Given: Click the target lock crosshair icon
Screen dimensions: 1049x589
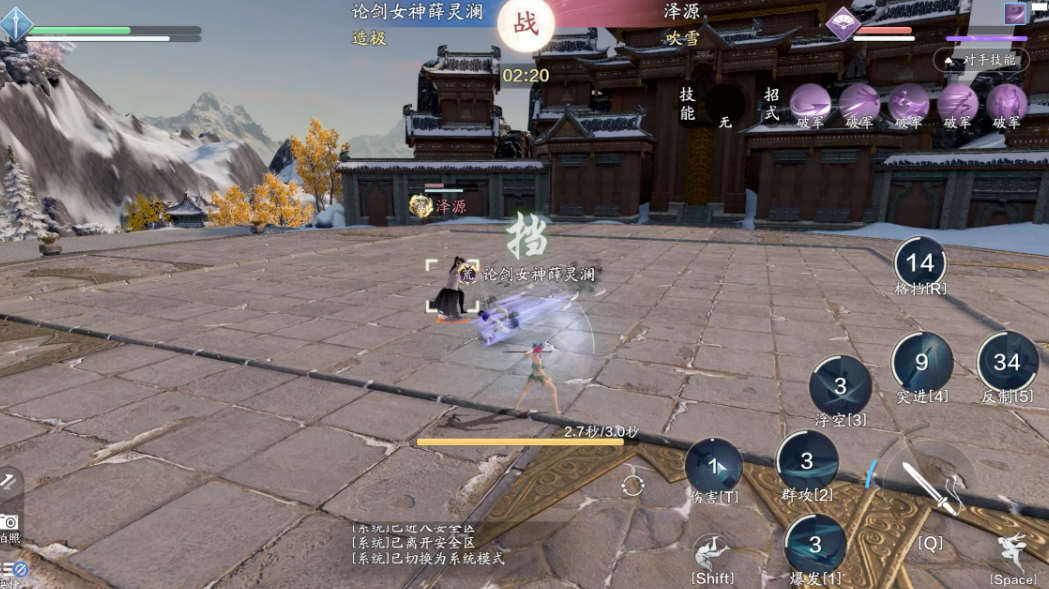Looking at the screenshot, I should [632, 487].
